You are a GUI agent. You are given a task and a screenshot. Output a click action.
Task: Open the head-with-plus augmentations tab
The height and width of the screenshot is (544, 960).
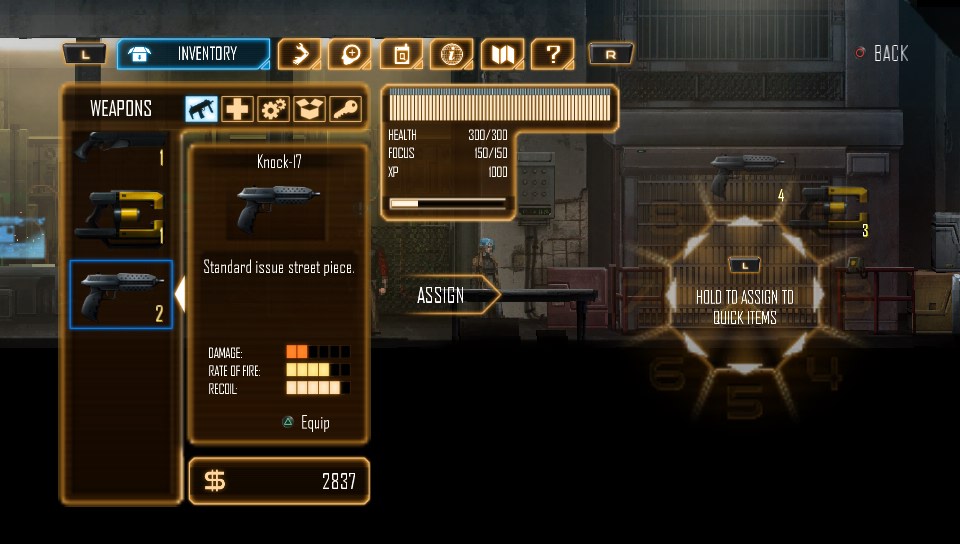click(349, 54)
